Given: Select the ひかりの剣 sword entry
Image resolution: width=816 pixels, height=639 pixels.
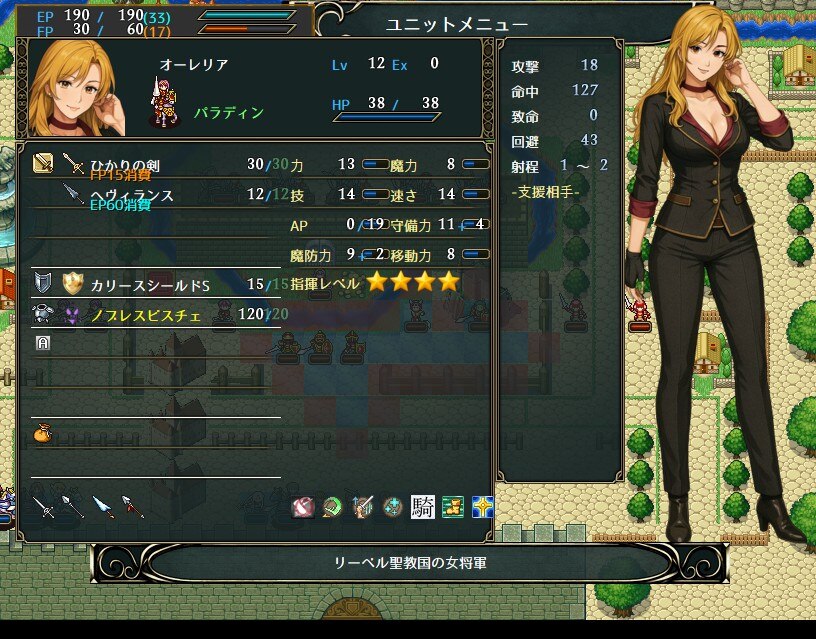Looking at the screenshot, I should 124,164.
